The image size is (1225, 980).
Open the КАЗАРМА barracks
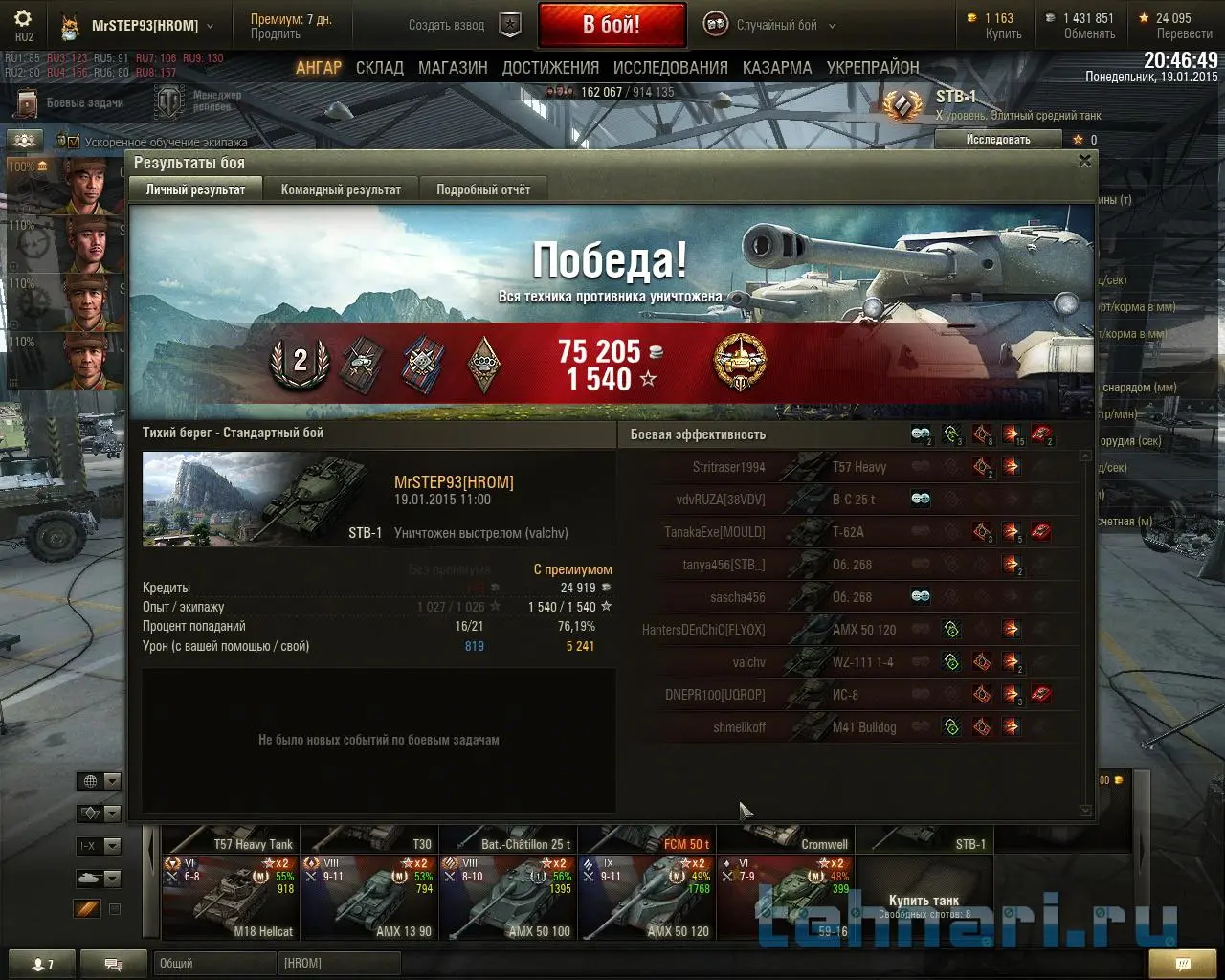(777, 68)
